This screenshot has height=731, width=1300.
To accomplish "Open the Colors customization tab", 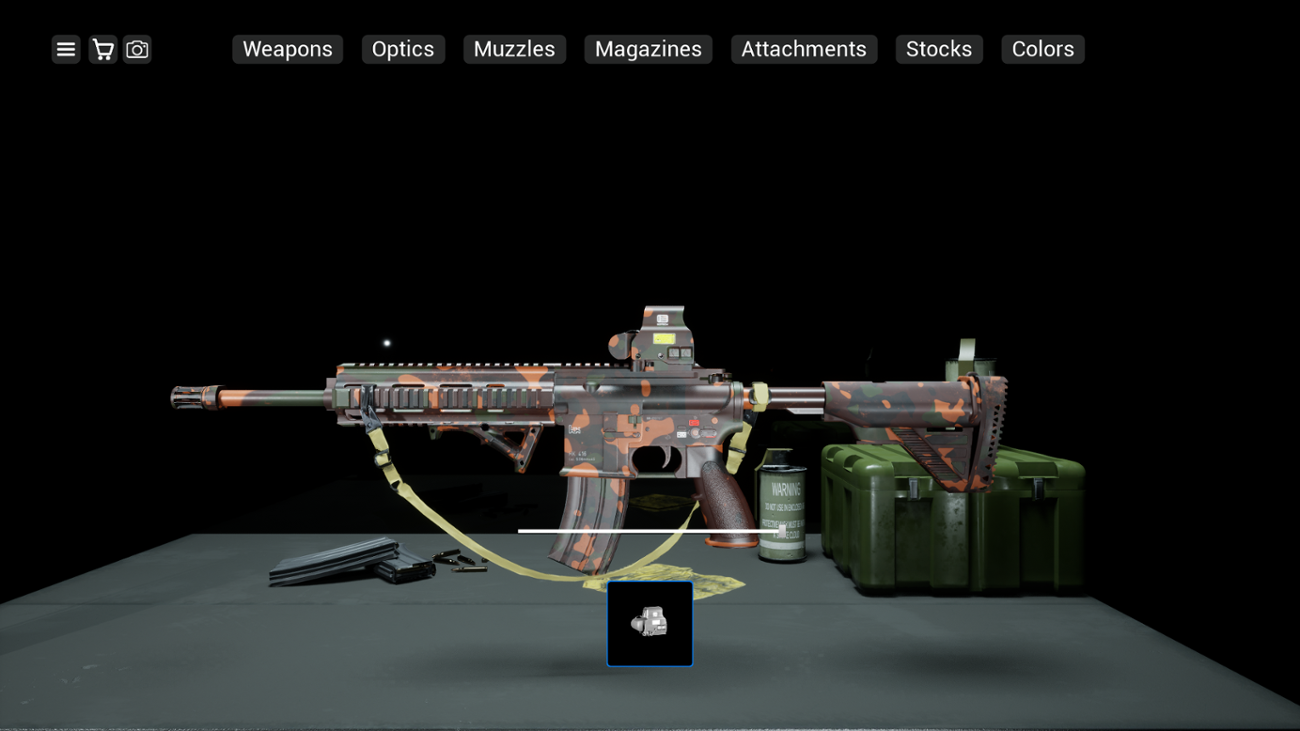I will [1042, 49].
